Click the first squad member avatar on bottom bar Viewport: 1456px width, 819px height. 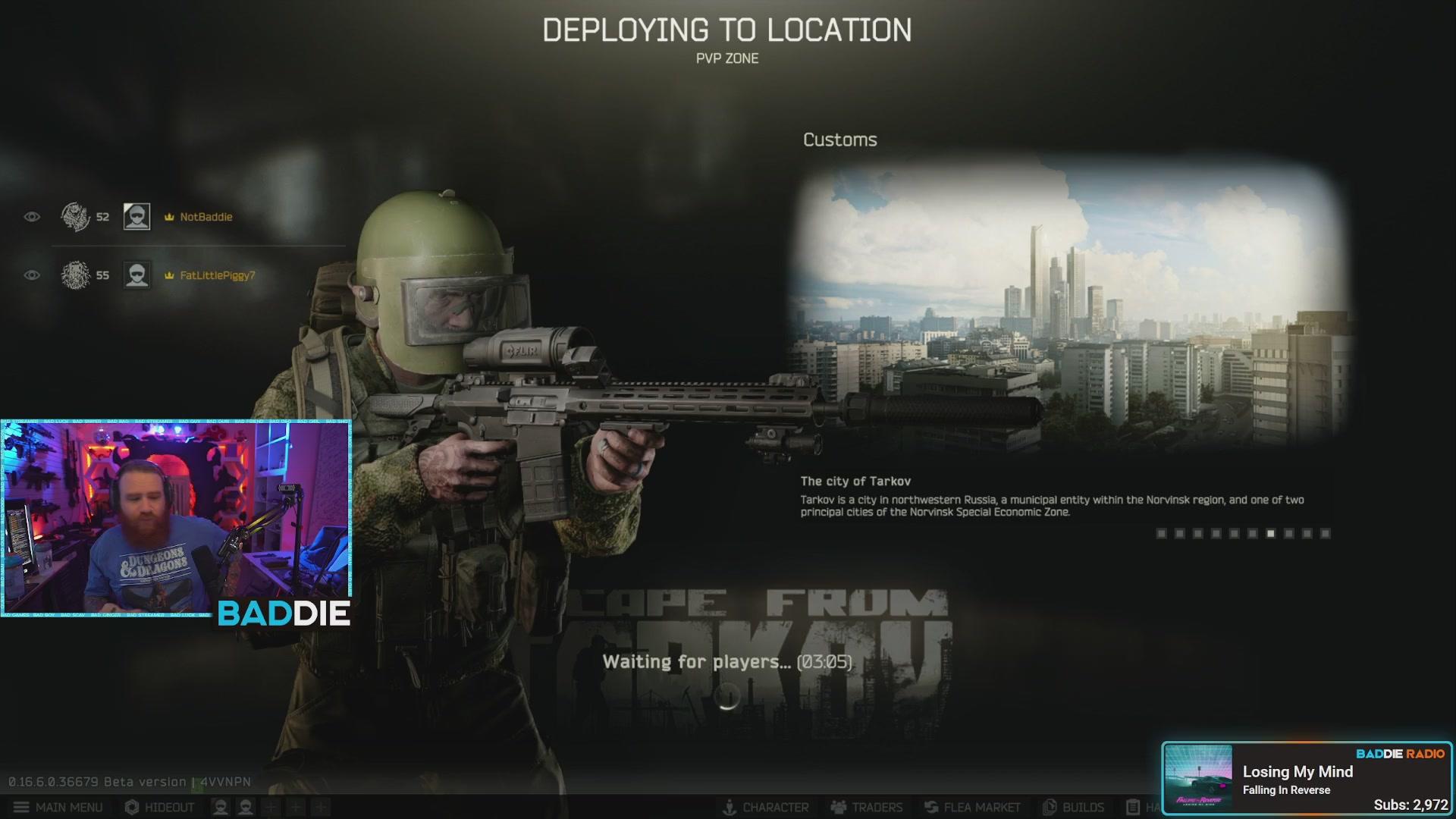pyautogui.click(x=221, y=807)
